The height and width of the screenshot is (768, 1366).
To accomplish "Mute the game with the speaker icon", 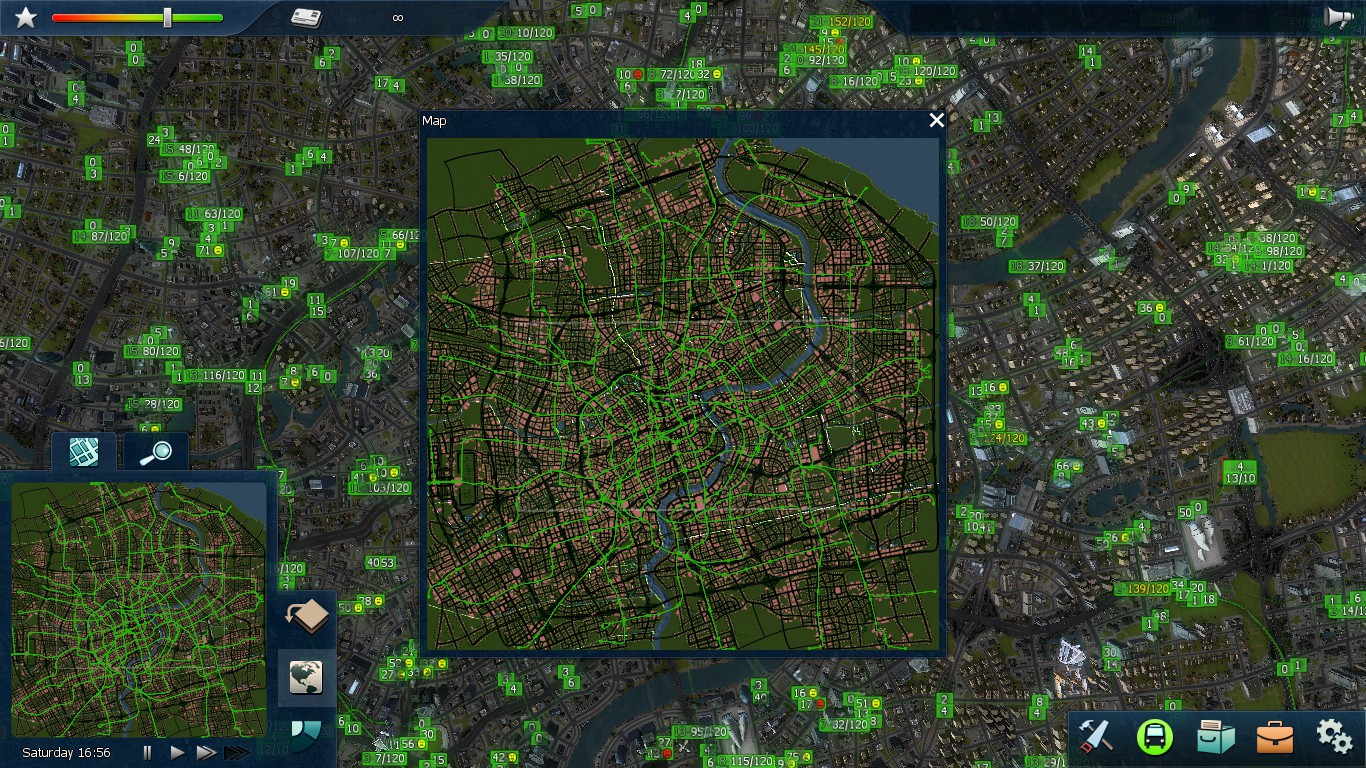I will (1339, 16).
